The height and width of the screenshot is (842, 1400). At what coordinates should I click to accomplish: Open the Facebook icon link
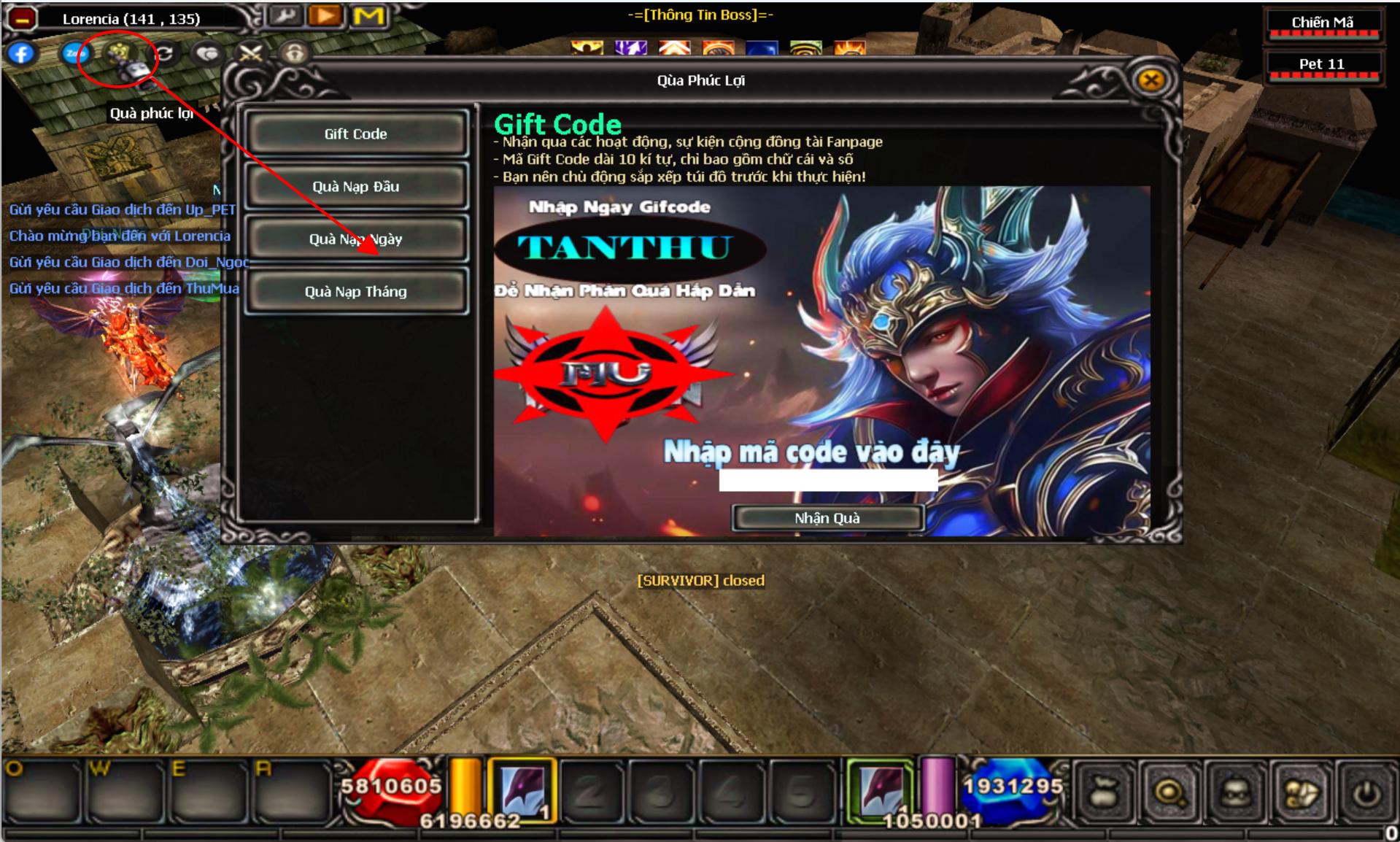tap(22, 53)
